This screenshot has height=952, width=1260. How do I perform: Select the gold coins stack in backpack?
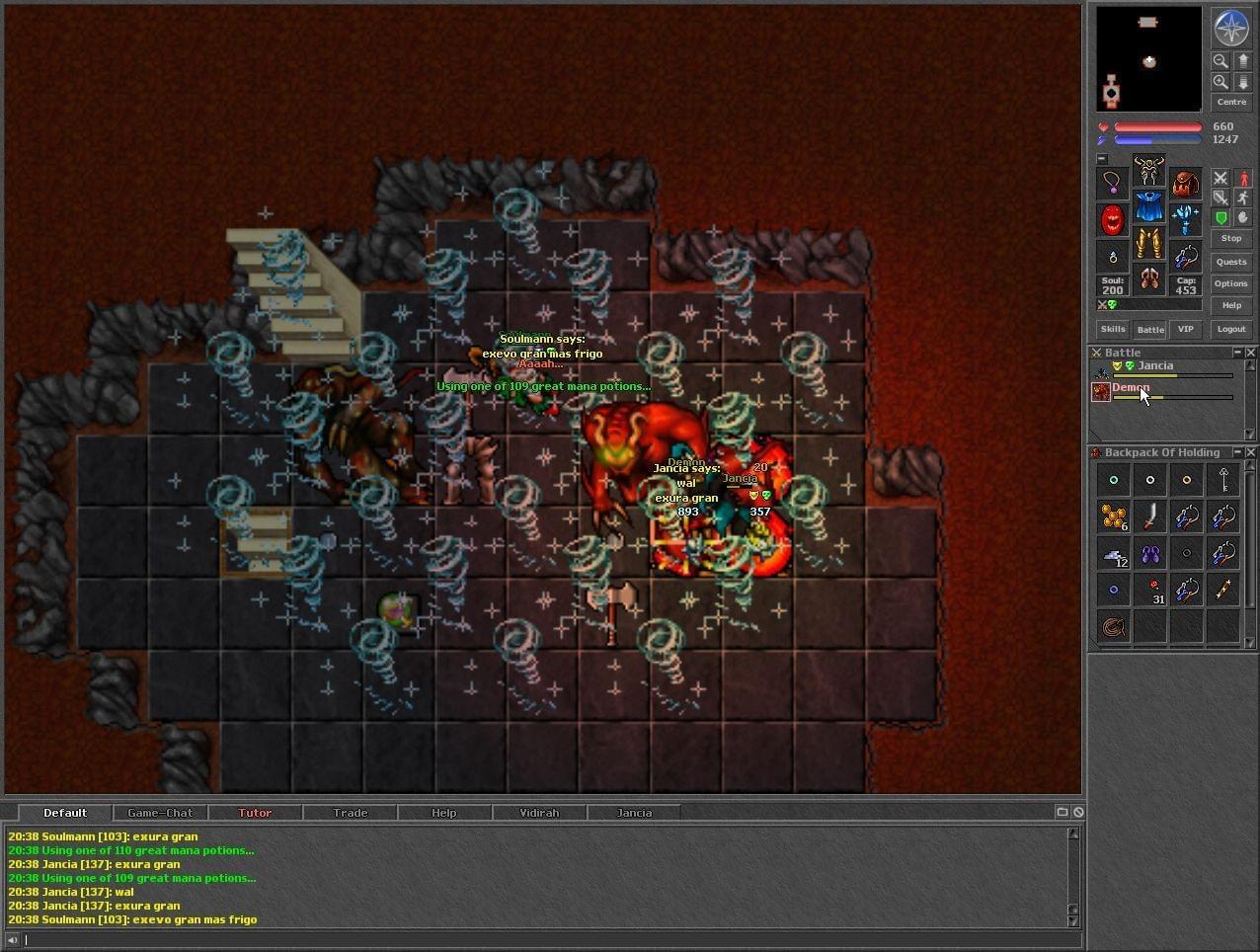click(x=1114, y=516)
